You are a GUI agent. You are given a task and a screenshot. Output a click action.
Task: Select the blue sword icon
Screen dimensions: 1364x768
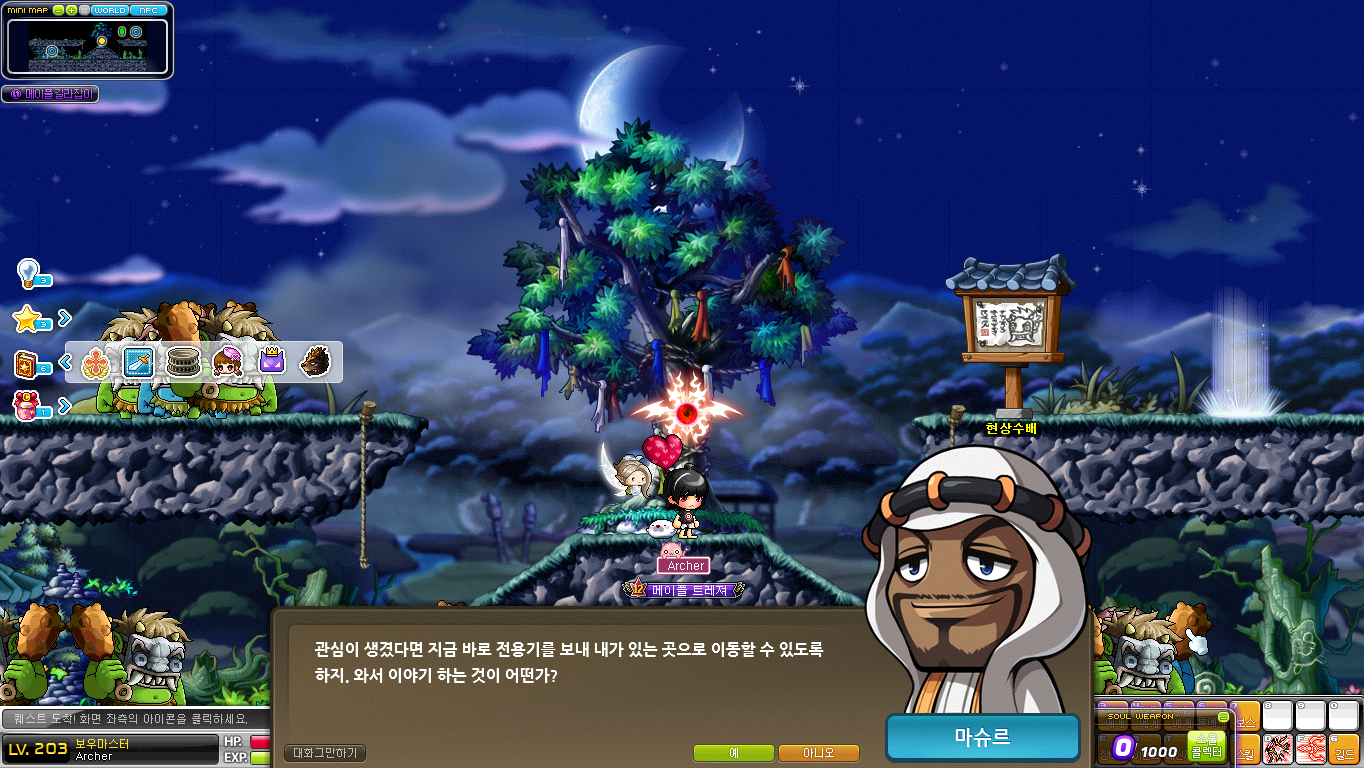tap(137, 362)
